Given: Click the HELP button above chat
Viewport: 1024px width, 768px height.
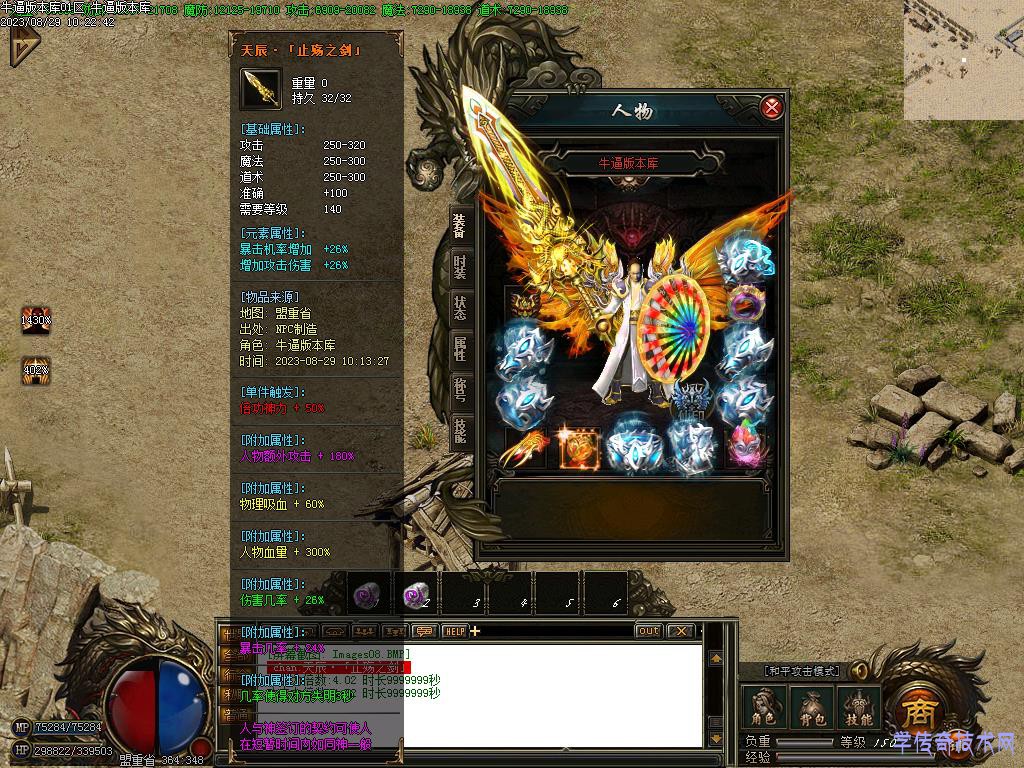Looking at the screenshot, I should (455, 631).
